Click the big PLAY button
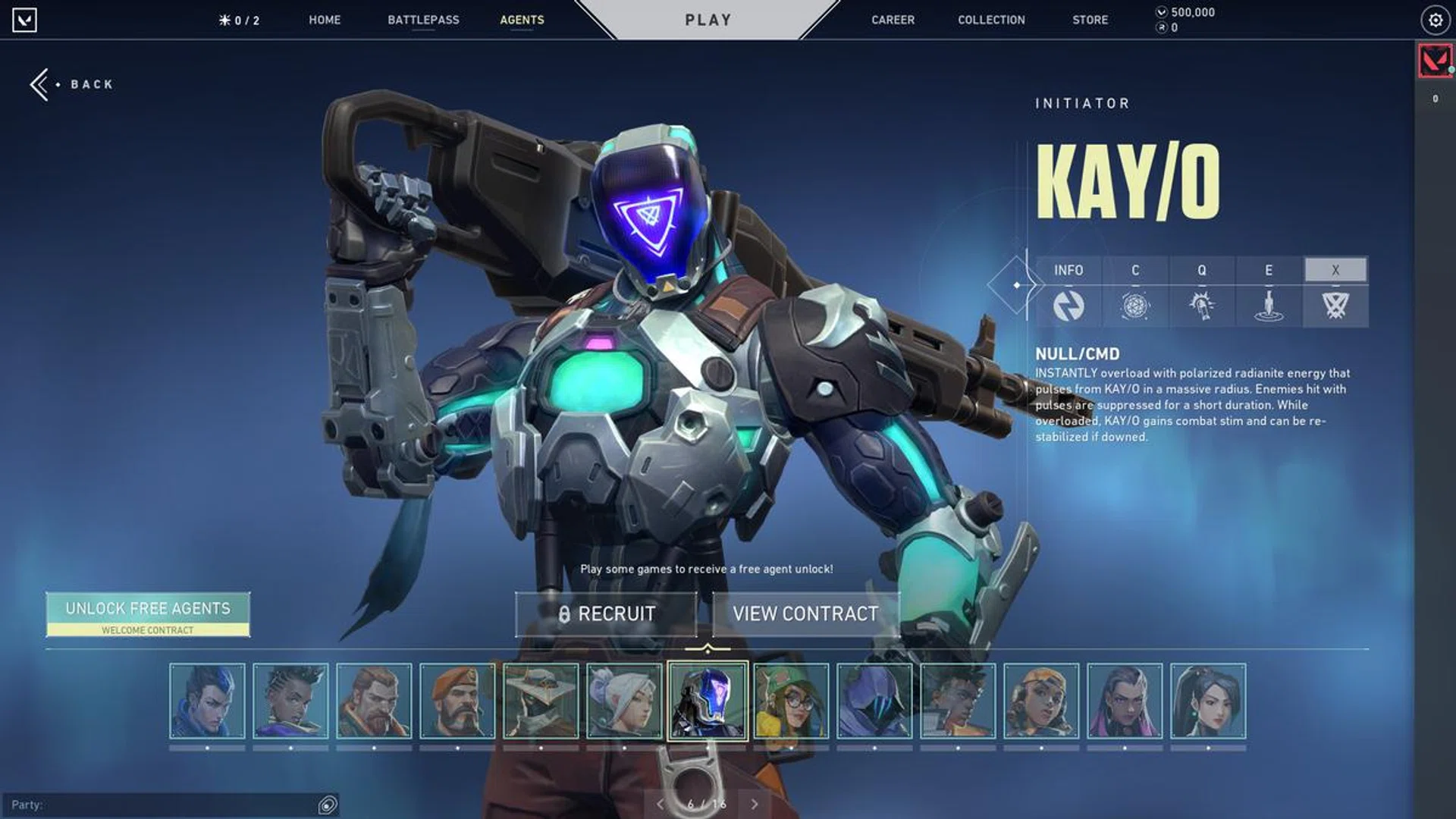This screenshot has width=1456, height=819. [708, 20]
